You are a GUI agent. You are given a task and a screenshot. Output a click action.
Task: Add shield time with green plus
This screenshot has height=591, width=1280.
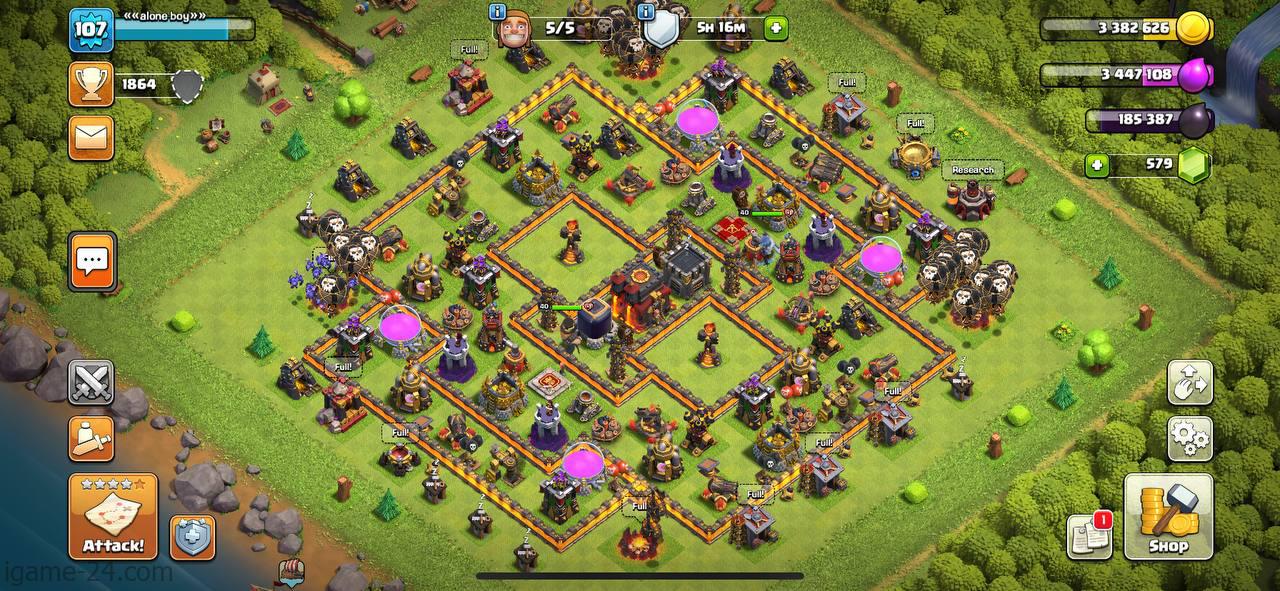776,28
